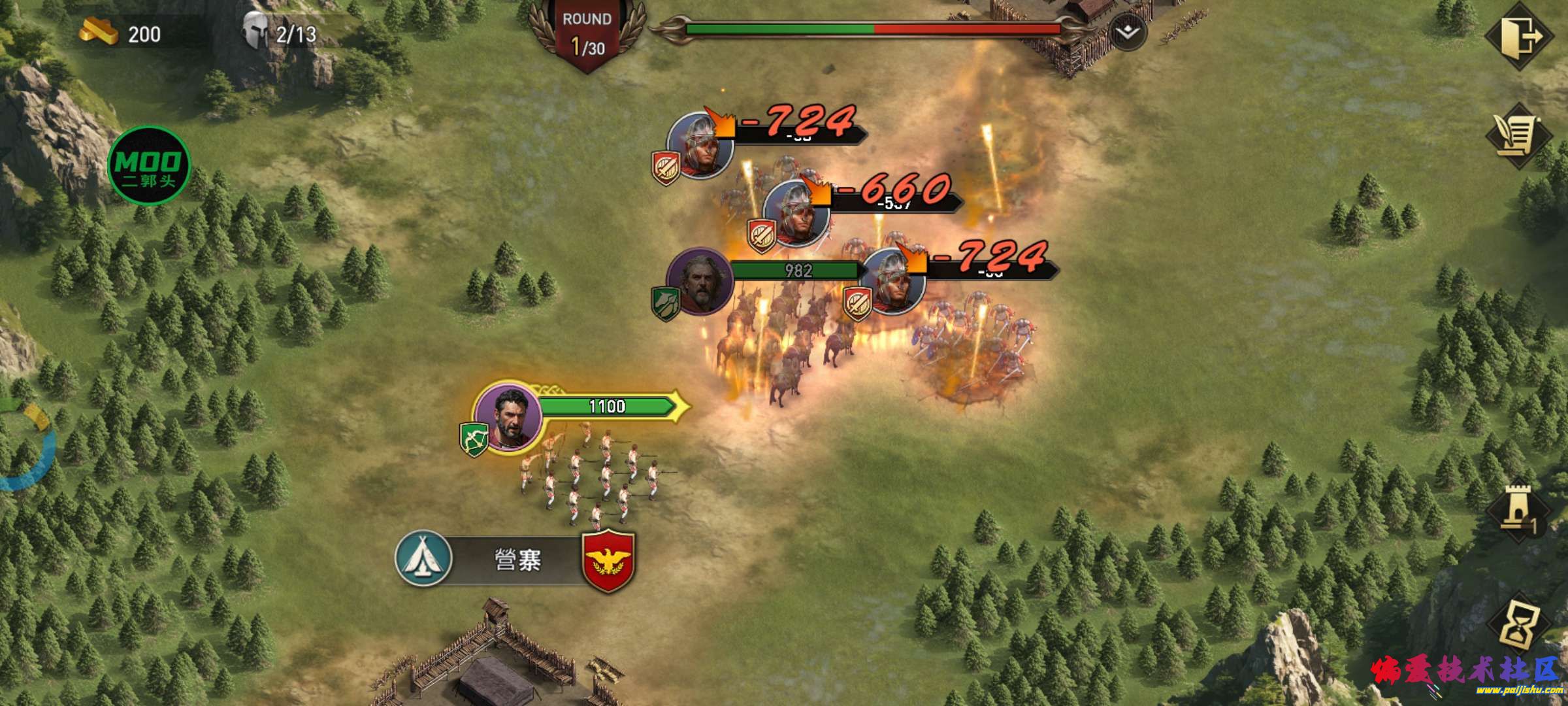
Task: Click the hourglass end-turn button
Action: click(1519, 625)
